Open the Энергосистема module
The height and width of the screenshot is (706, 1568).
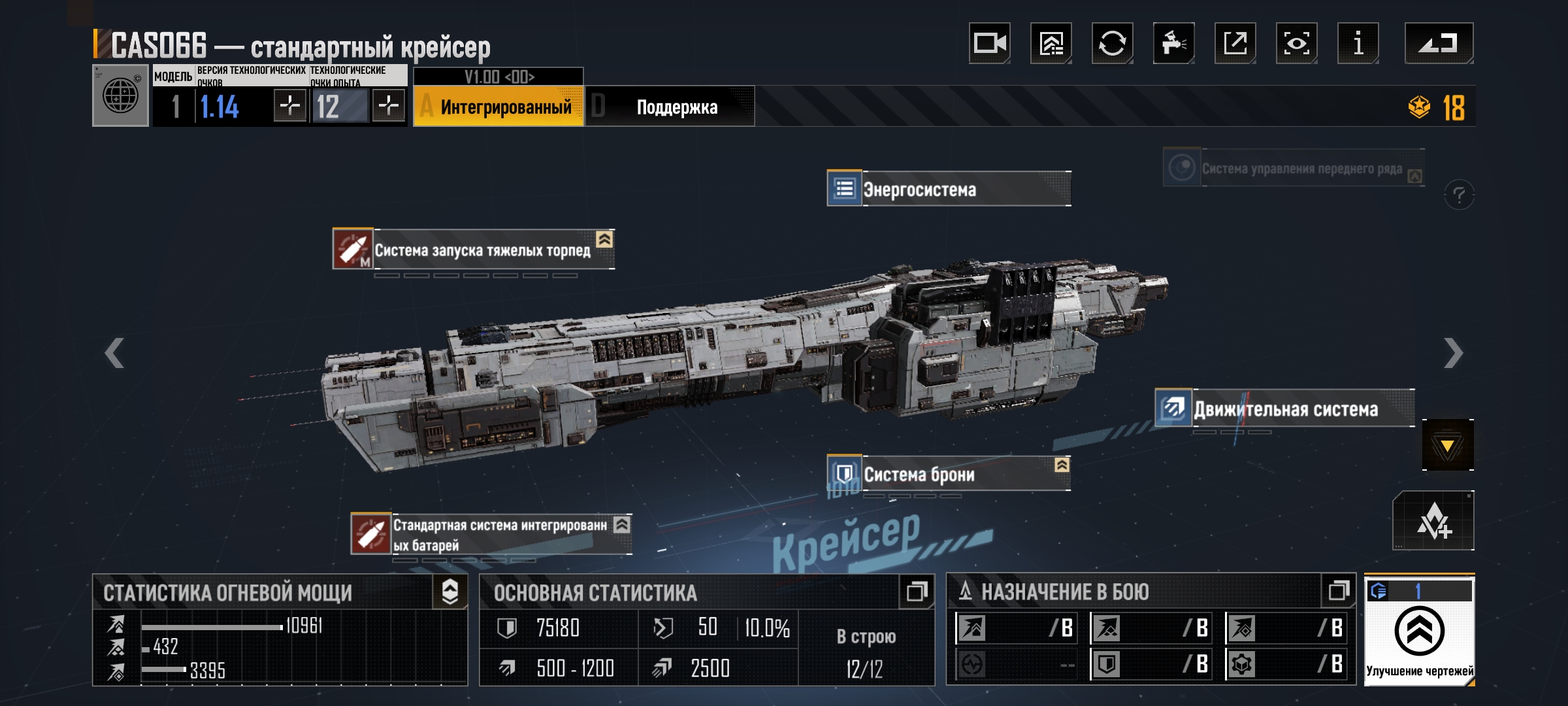949,189
